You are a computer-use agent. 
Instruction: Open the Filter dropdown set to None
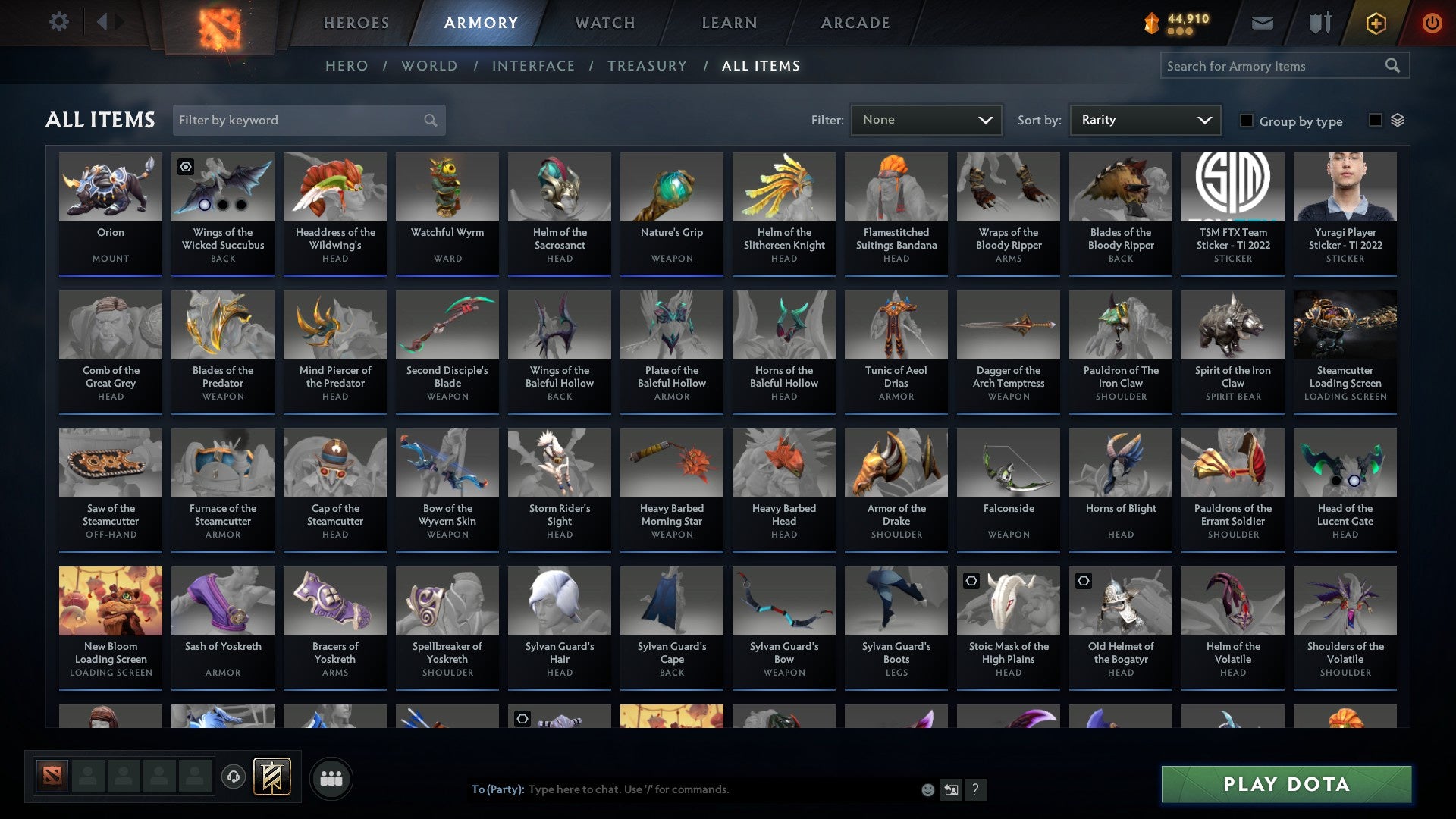pyautogui.click(x=925, y=119)
